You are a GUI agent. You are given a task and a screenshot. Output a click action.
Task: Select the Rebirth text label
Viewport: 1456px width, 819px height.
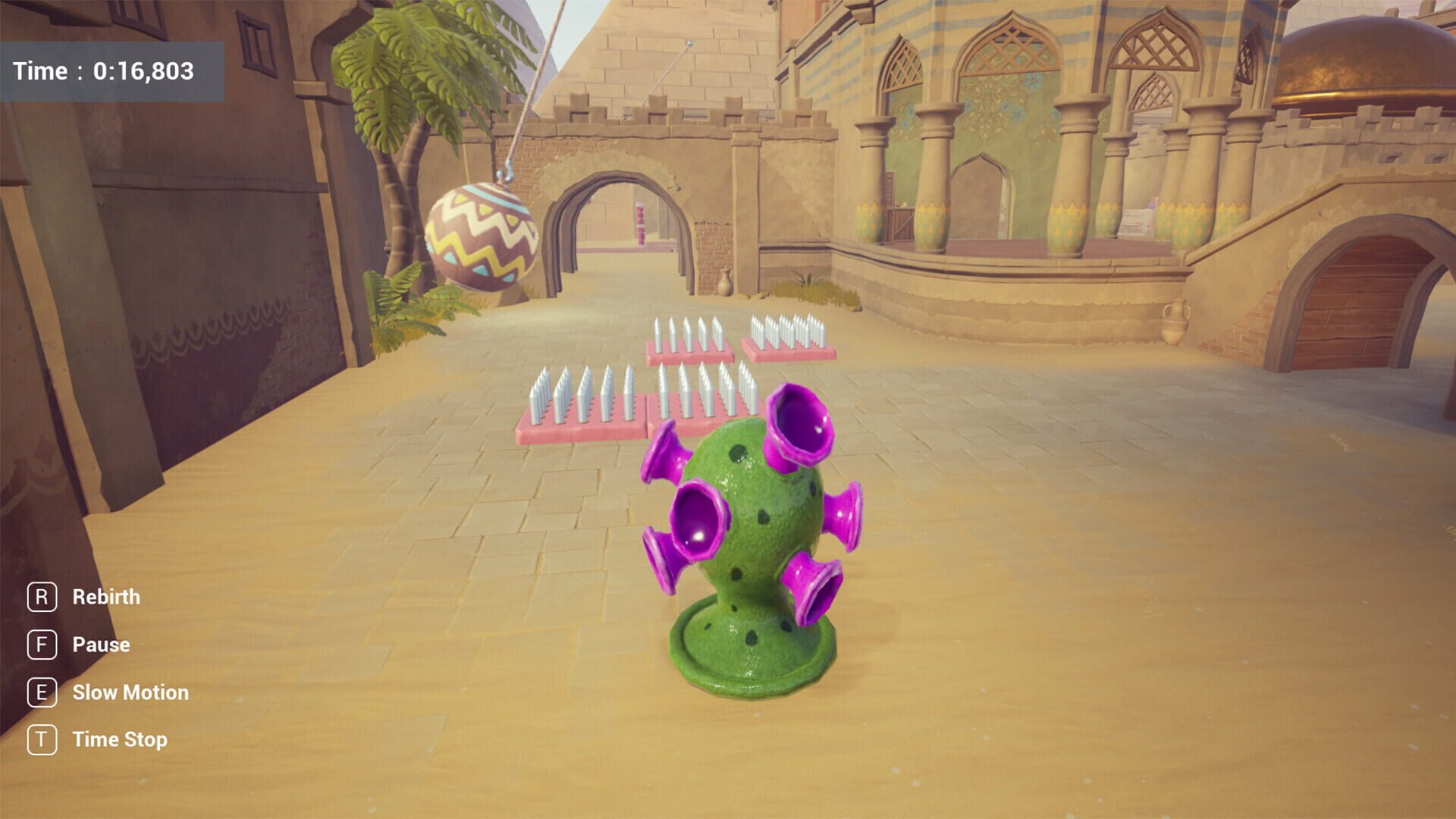(105, 597)
